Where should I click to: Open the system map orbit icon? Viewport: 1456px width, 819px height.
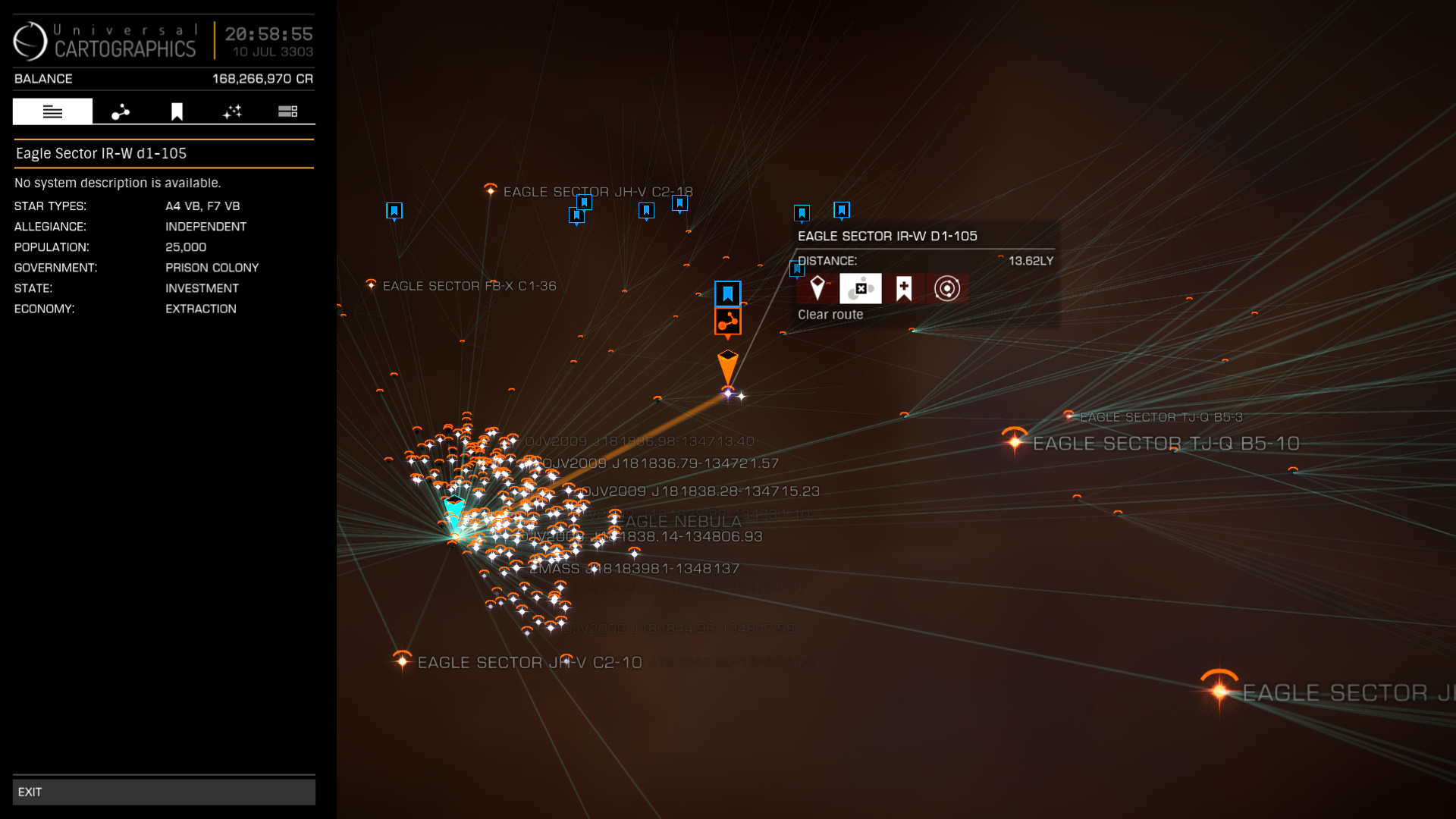(946, 289)
